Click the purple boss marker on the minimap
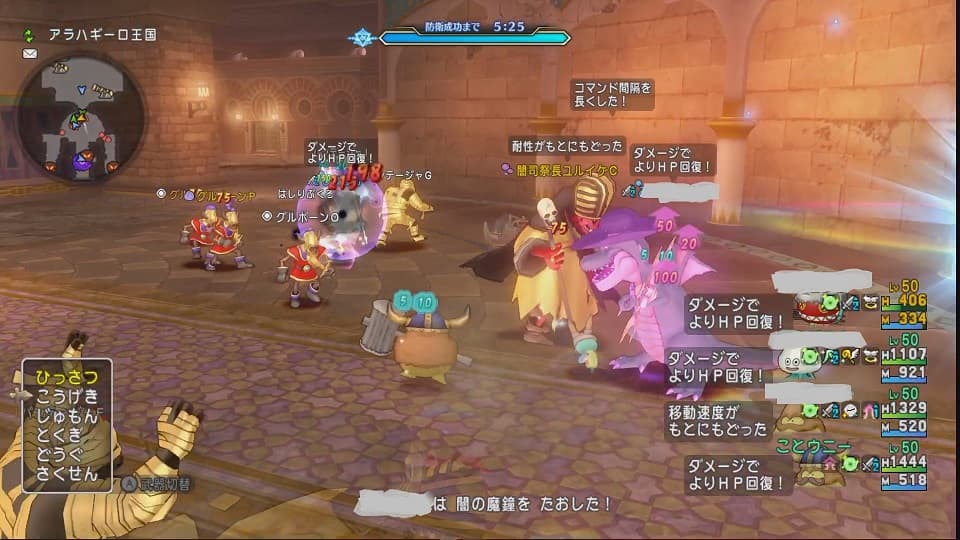 (x=82, y=159)
